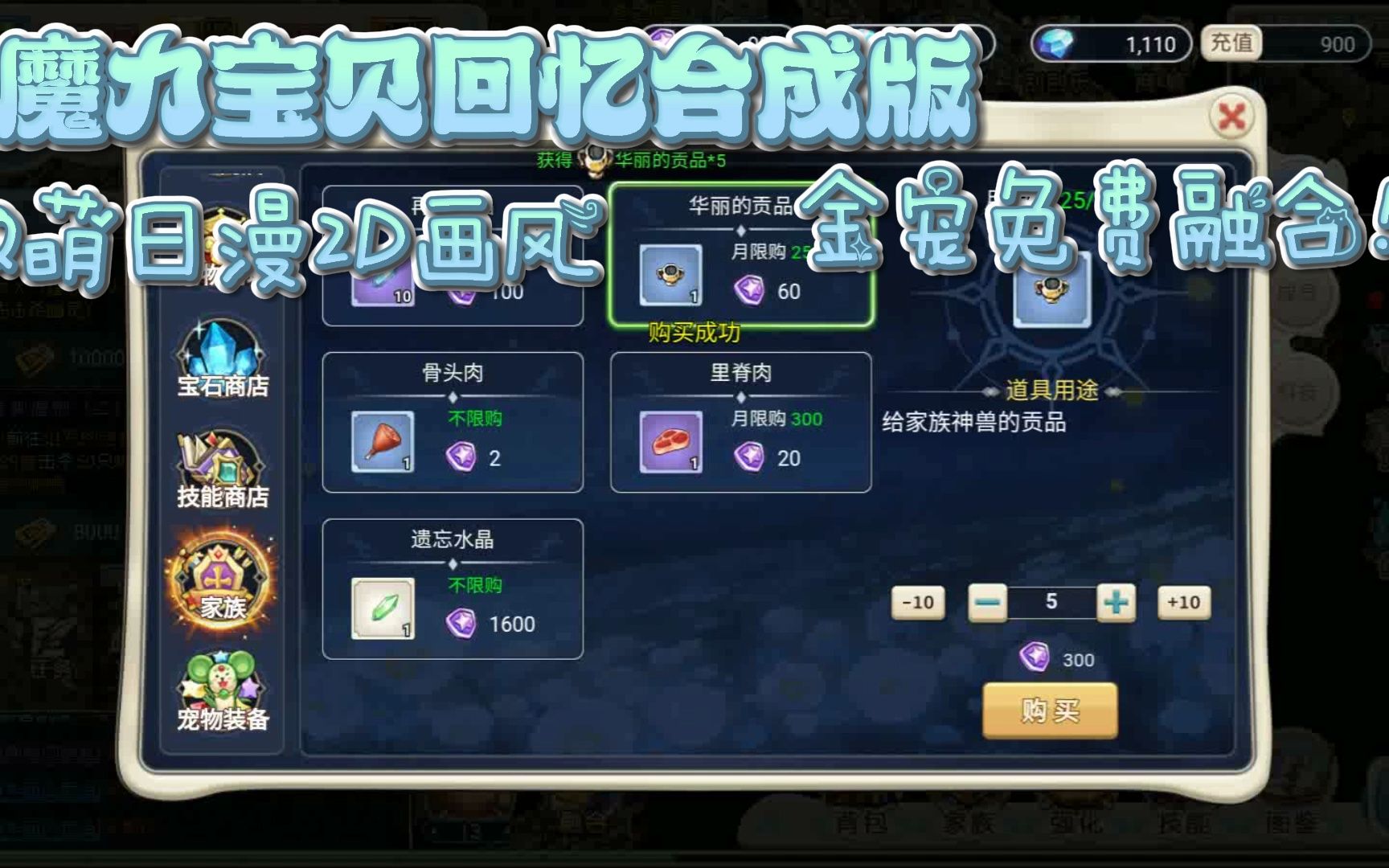Image resolution: width=1389 pixels, height=868 pixels.
Task: Click the -10 quantity button
Action: click(x=919, y=603)
